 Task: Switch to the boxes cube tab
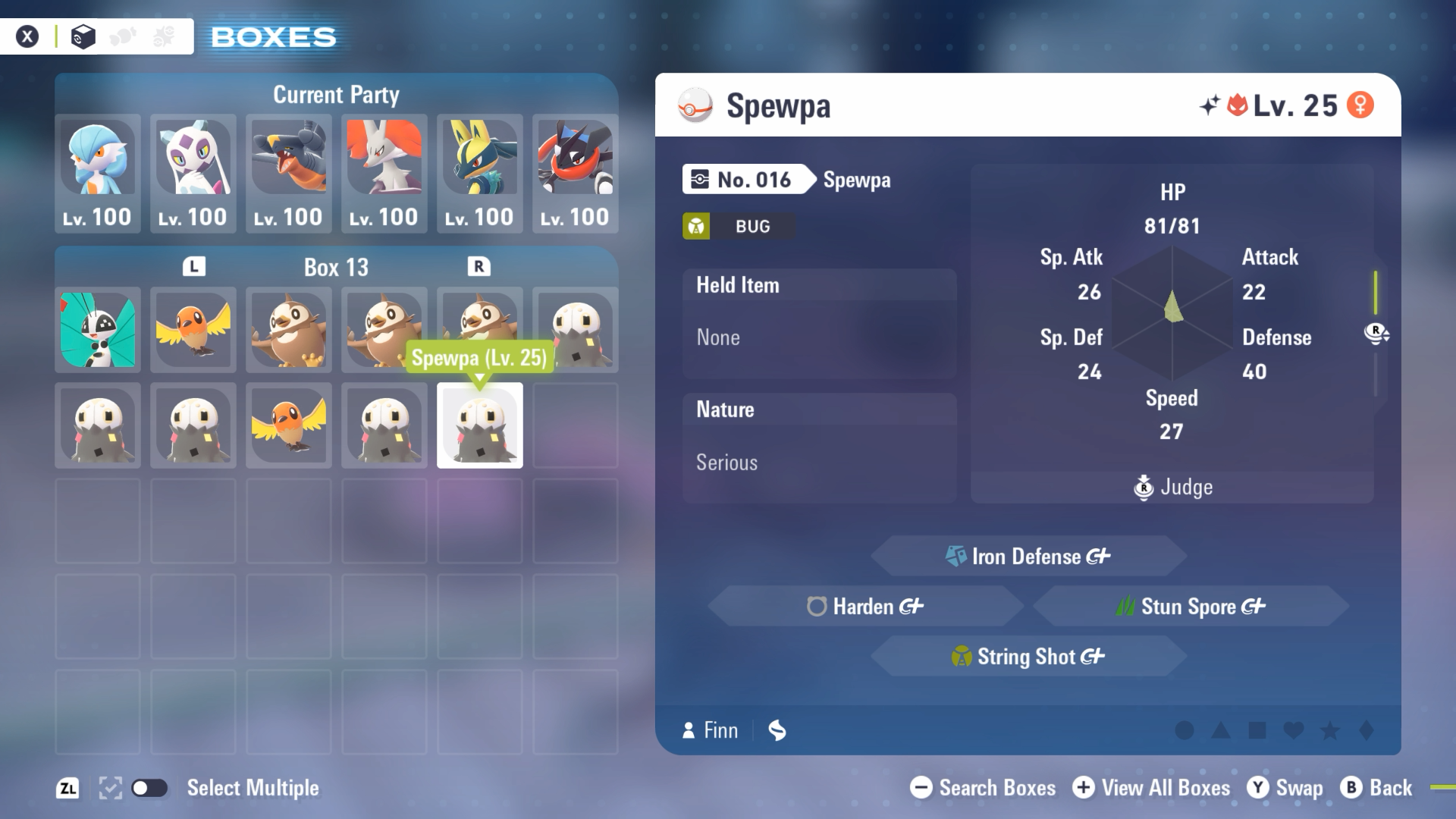click(83, 36)
